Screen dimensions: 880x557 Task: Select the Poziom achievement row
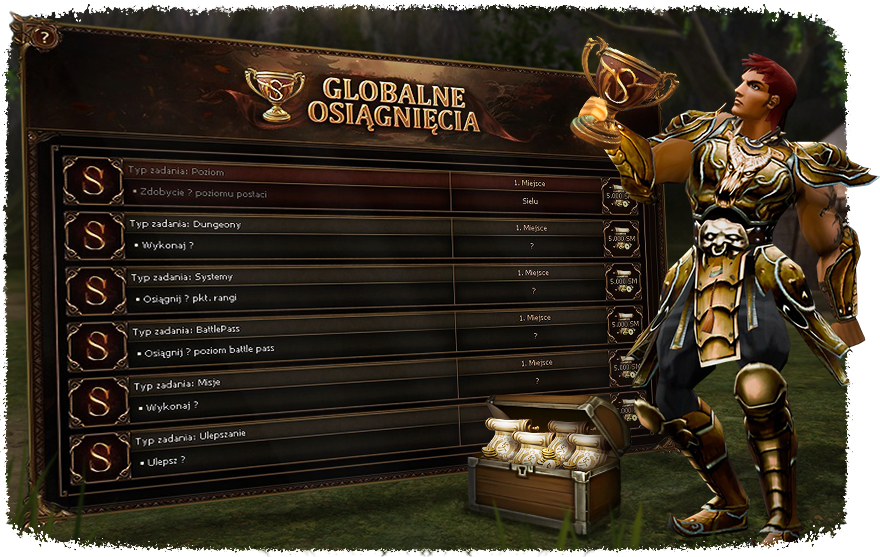click(x=290, y=181)
